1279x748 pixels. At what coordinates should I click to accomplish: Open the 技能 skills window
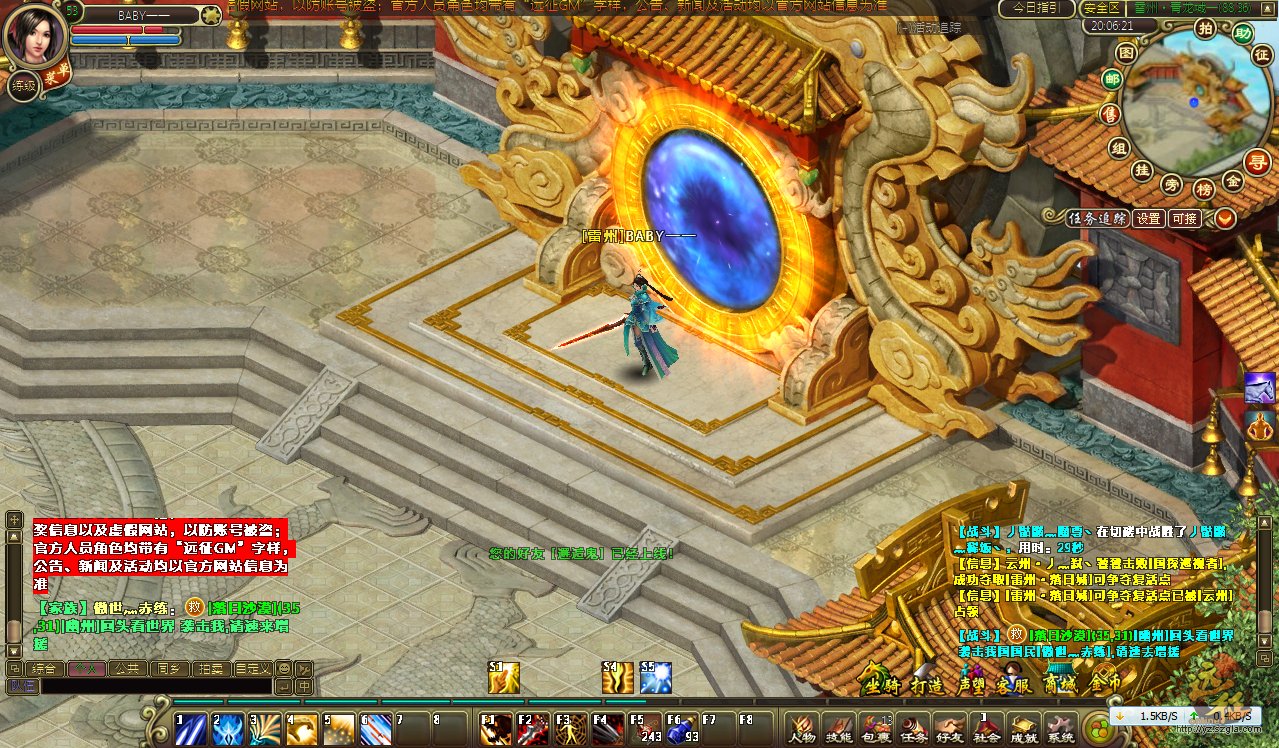tap(839, 727)
